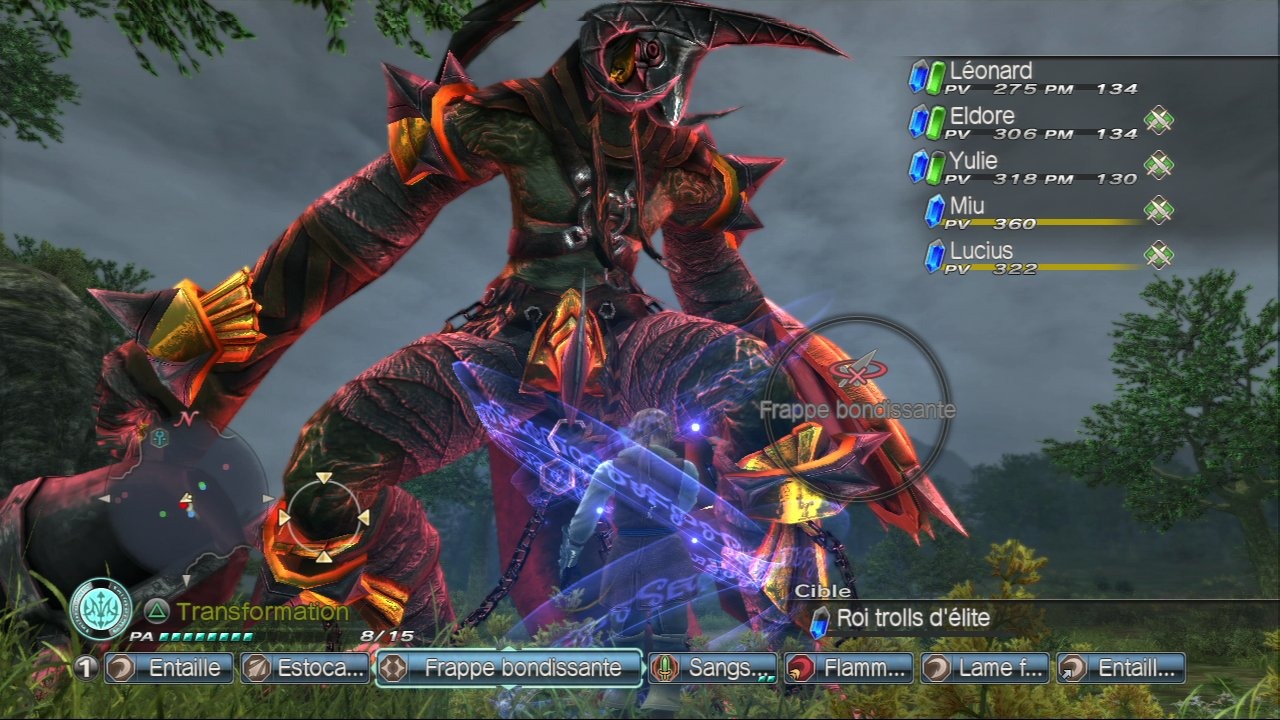Select party member Lucius

point(1034,258)
